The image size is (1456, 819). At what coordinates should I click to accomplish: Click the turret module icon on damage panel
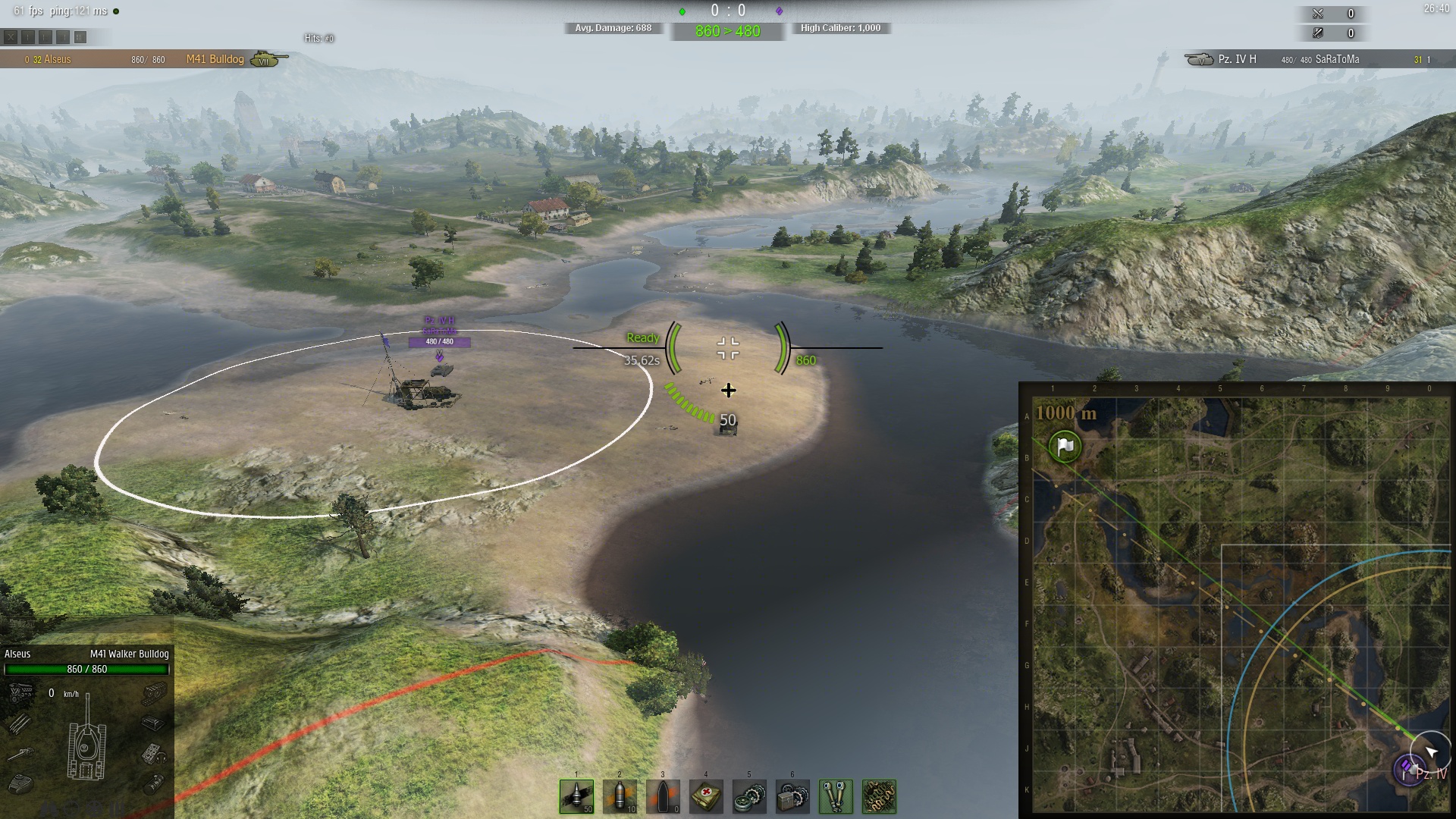(20, 783)
